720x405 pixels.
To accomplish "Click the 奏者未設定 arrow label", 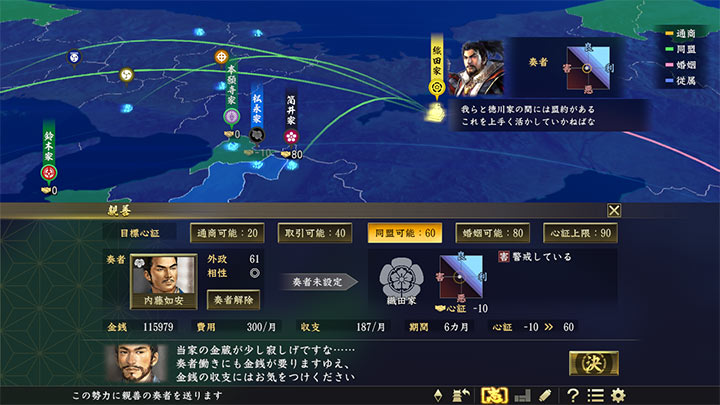I will point(318,282).
